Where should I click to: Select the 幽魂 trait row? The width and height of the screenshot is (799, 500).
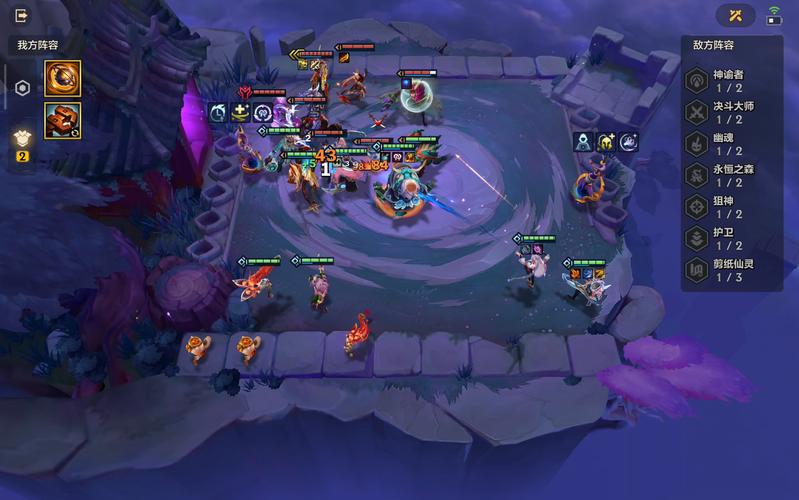click(x=731, y=144)
